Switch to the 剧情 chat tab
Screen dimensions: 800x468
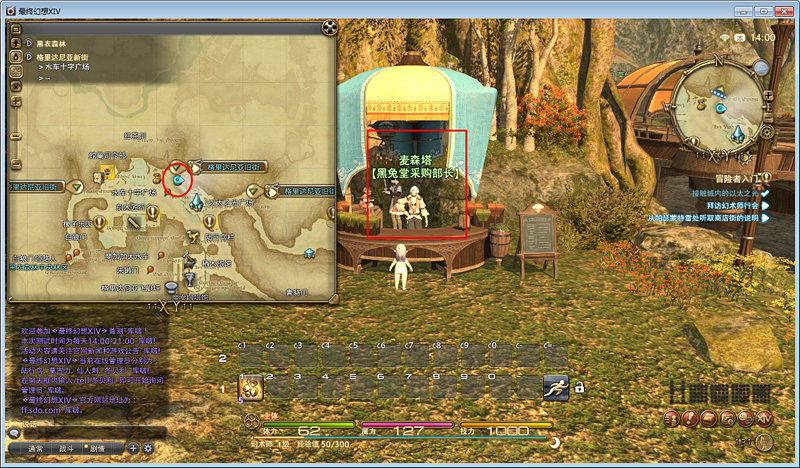click(x=99, y=448)
